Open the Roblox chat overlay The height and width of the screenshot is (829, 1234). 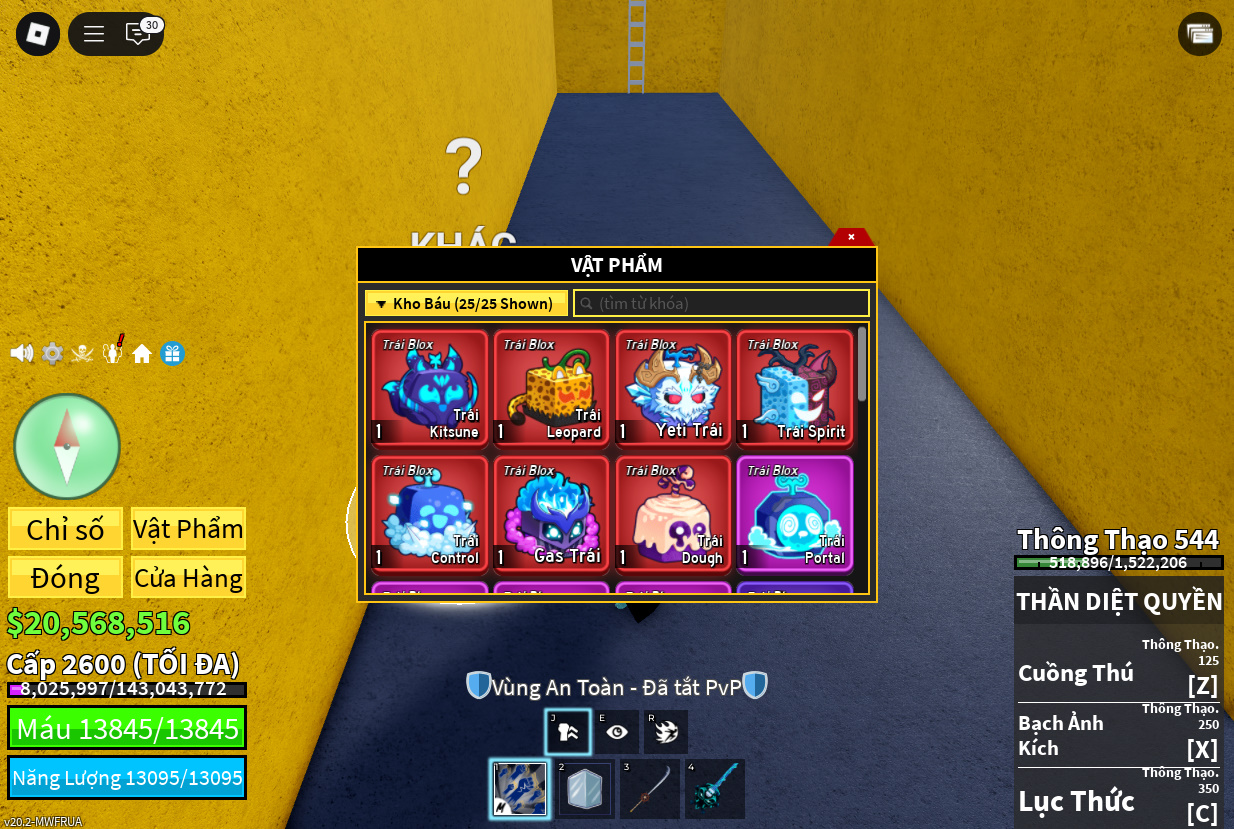(x=138, y=34)
